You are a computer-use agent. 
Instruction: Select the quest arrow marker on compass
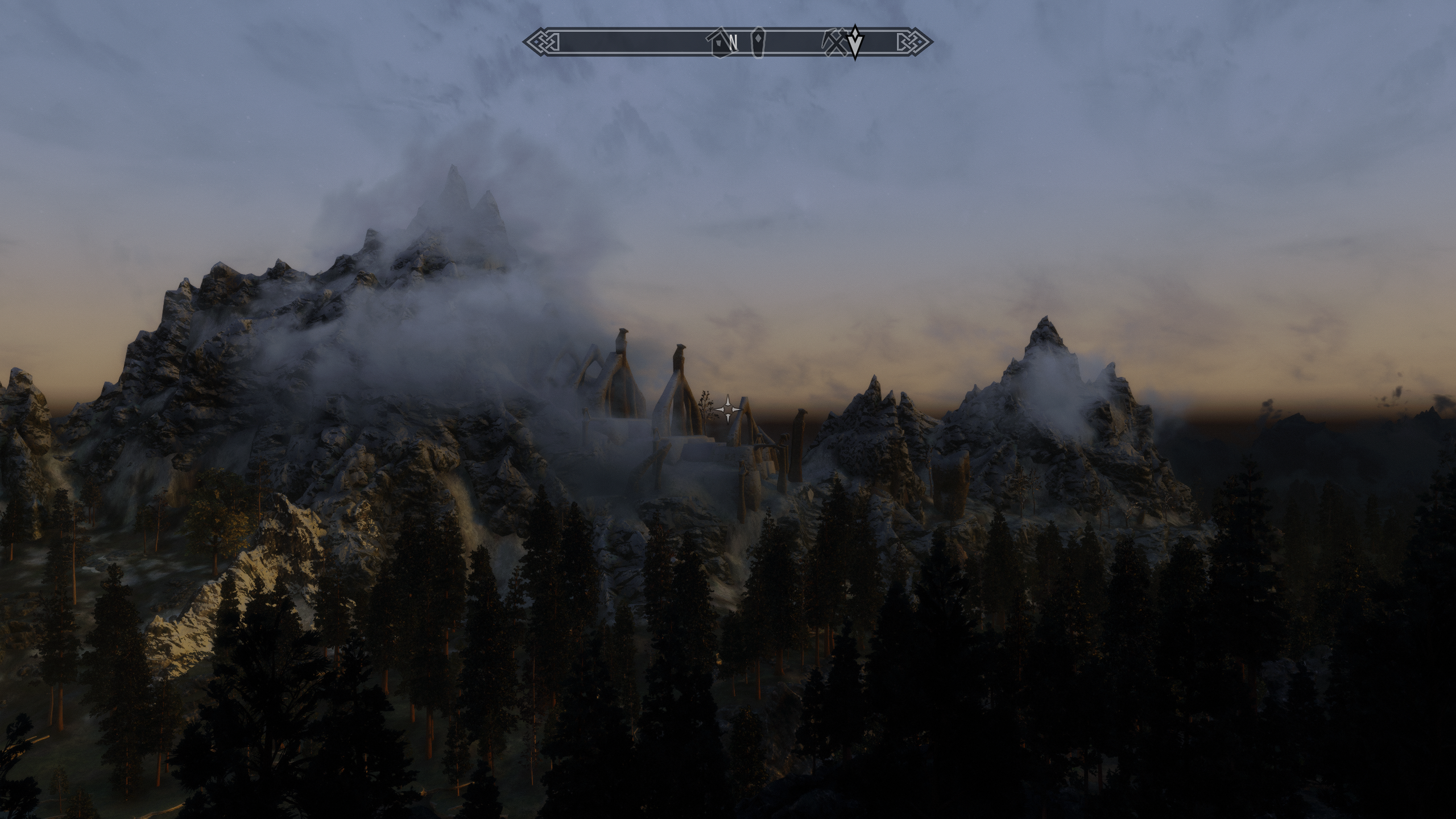tap(854, 42)
